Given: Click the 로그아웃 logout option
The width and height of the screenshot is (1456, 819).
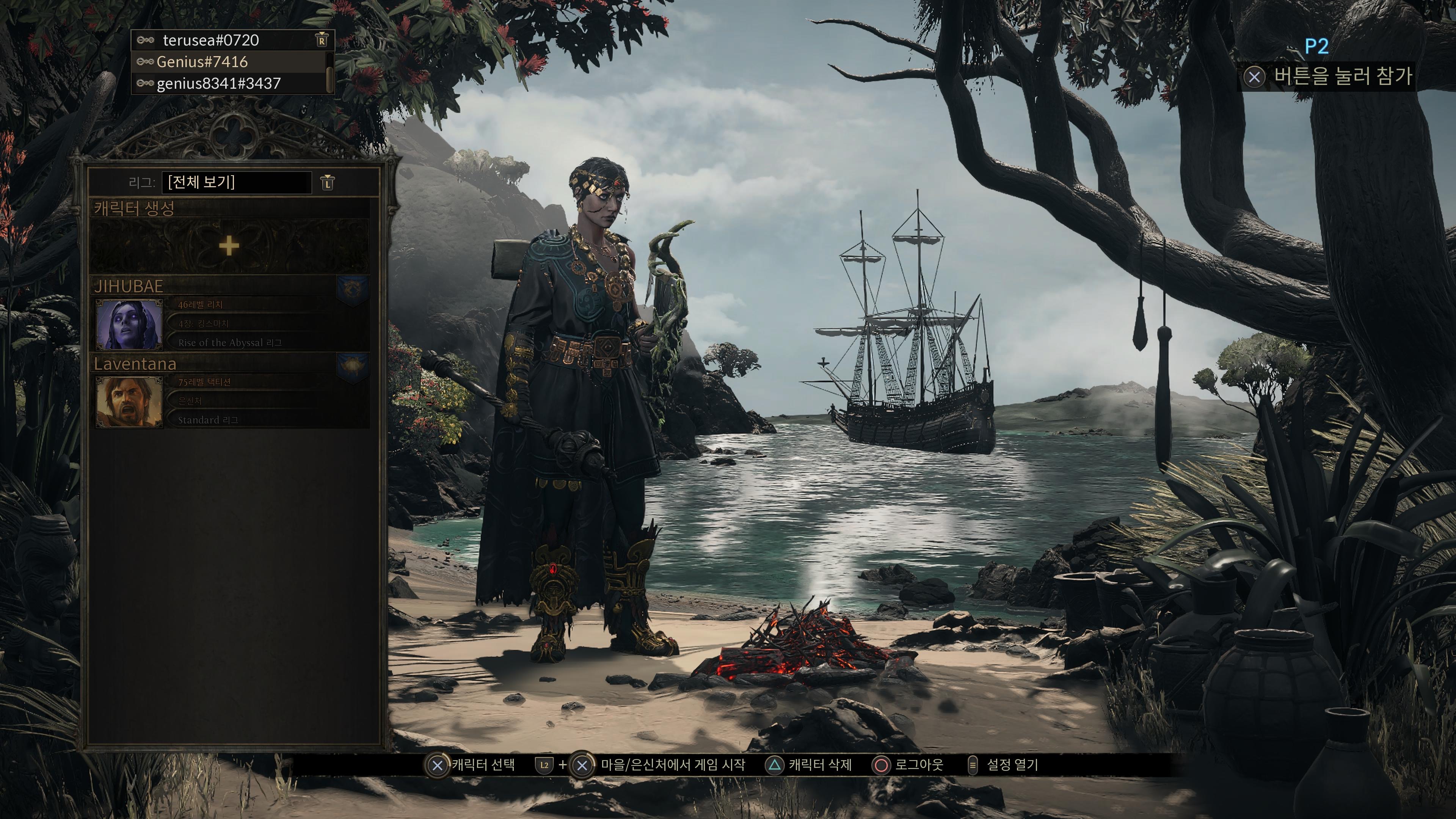Looking at the screenshot, I should 918,765.
